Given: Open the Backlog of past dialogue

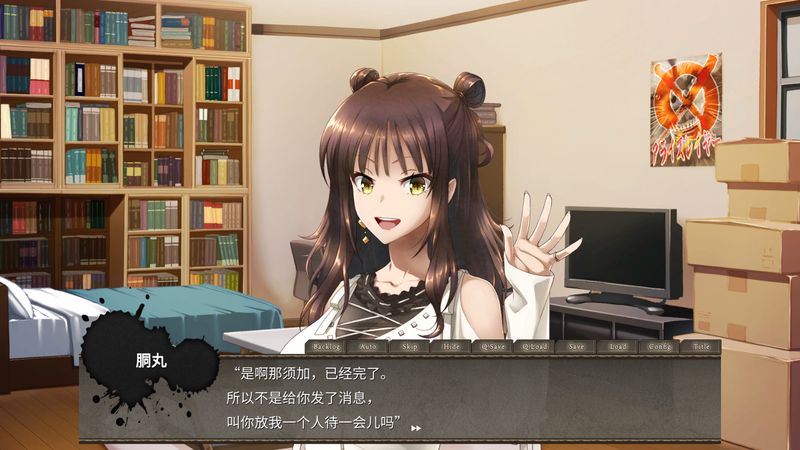Looking at the screenshot, I should coord(327,346).
